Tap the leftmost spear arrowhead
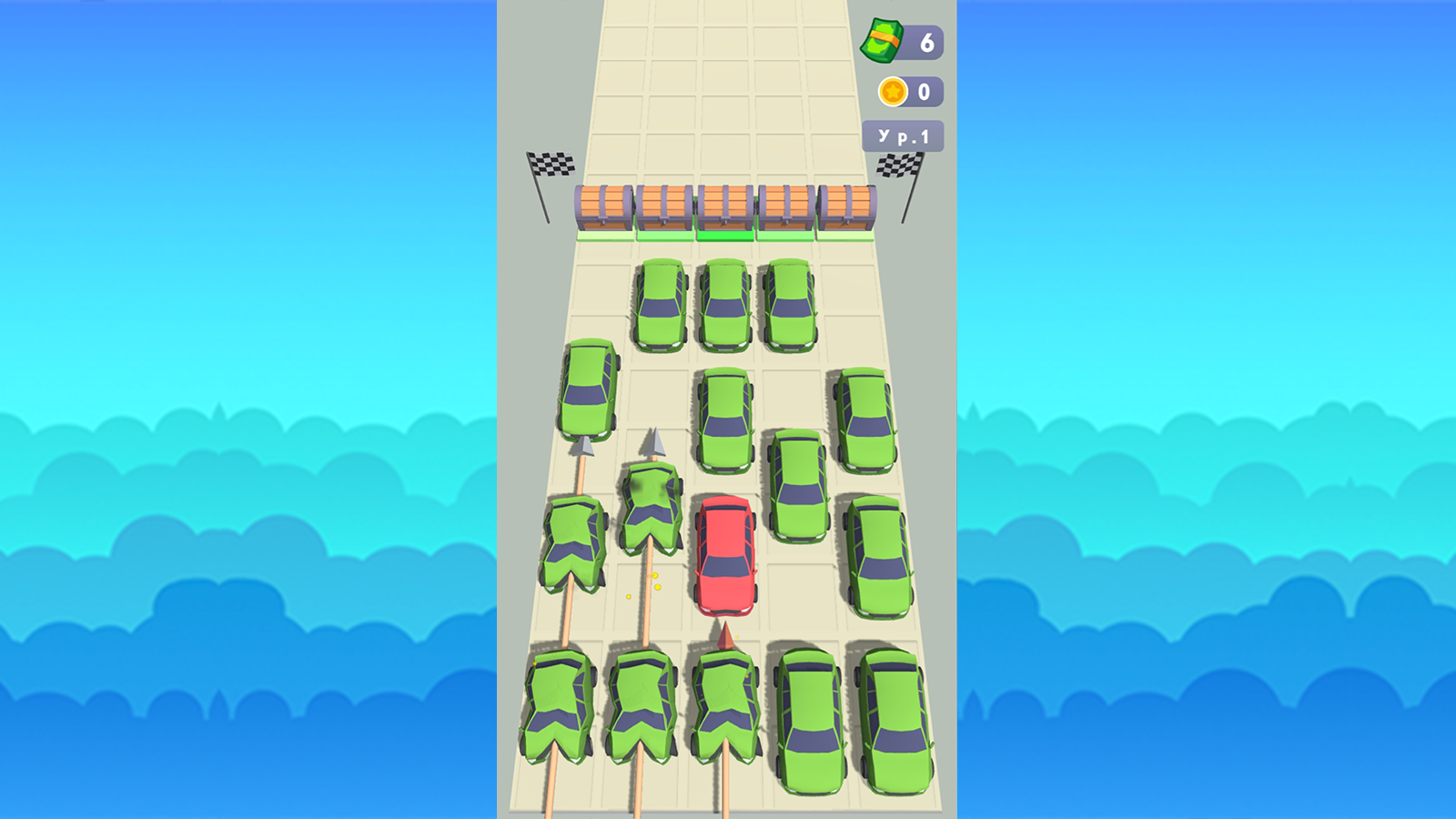 coord(585,446)
